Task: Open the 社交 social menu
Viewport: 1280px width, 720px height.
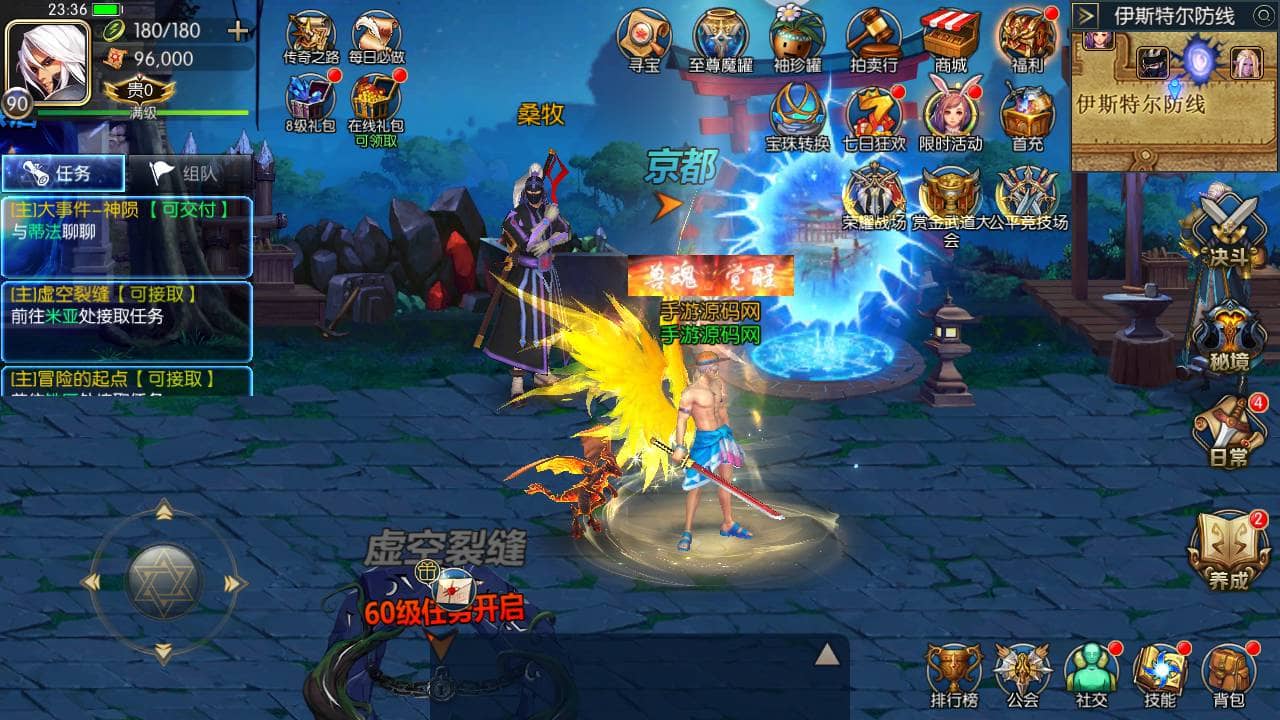Action: coord(1091,673)
